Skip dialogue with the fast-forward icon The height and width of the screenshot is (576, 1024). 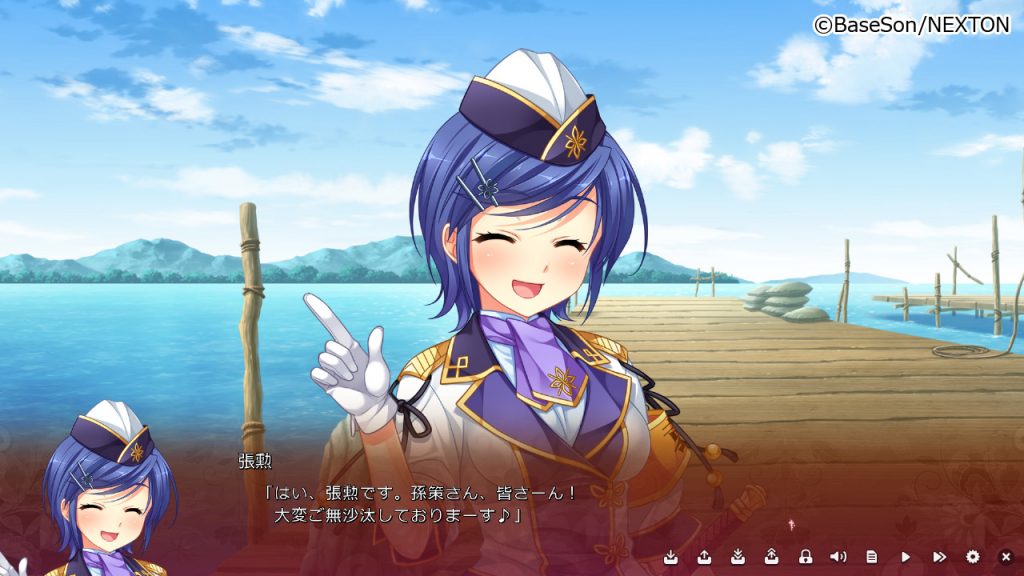pos(939,556)
